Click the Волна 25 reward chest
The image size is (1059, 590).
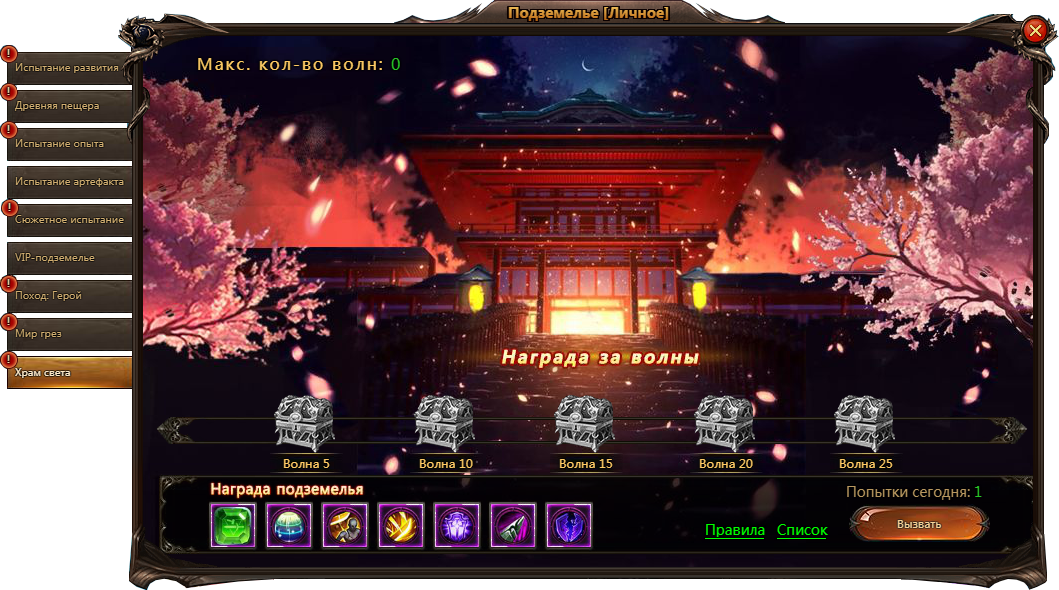pyautogui.click(x=865, y=423)
